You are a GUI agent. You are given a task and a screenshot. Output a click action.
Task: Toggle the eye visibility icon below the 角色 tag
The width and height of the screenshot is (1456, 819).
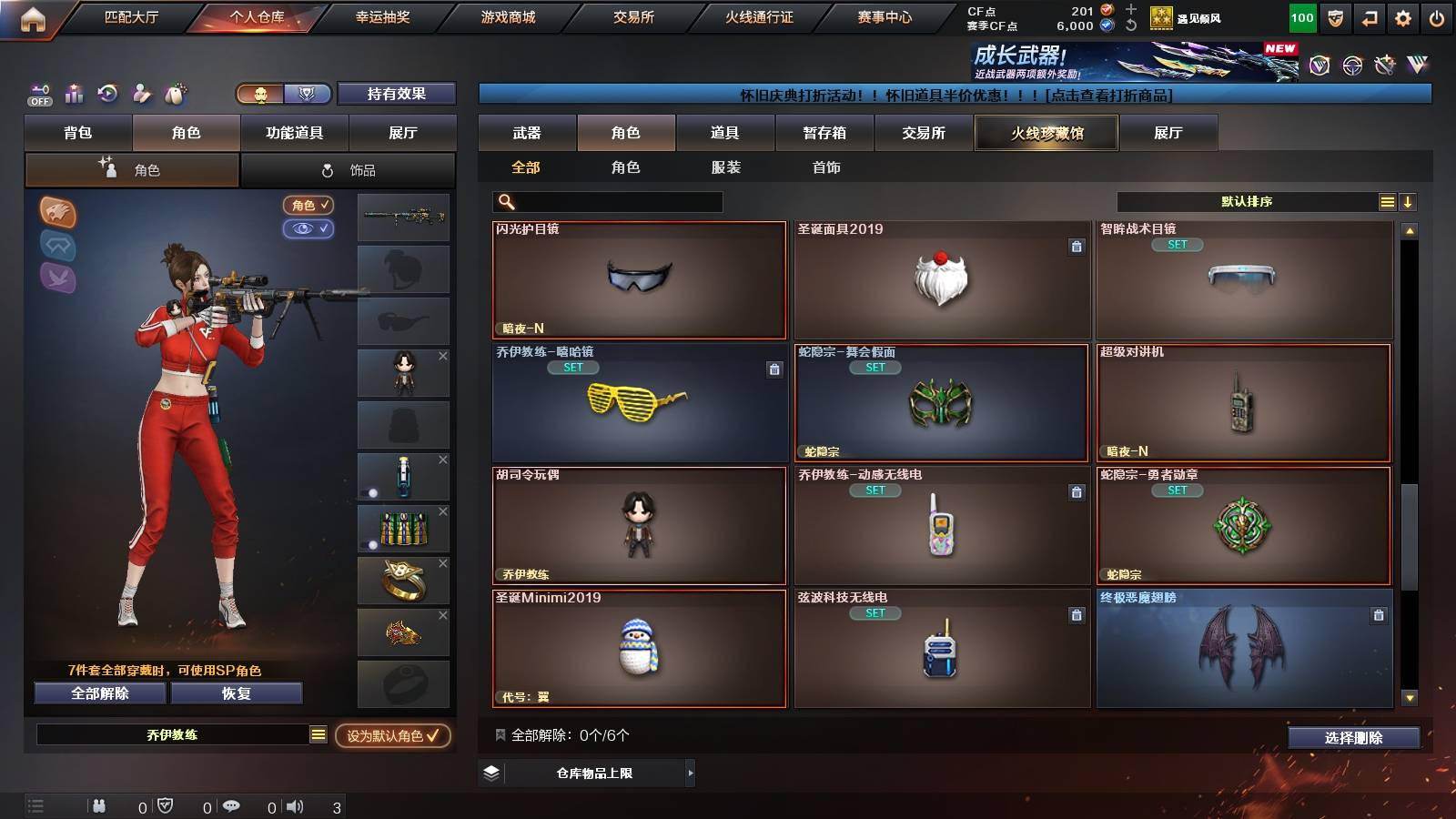click(310, 228)
